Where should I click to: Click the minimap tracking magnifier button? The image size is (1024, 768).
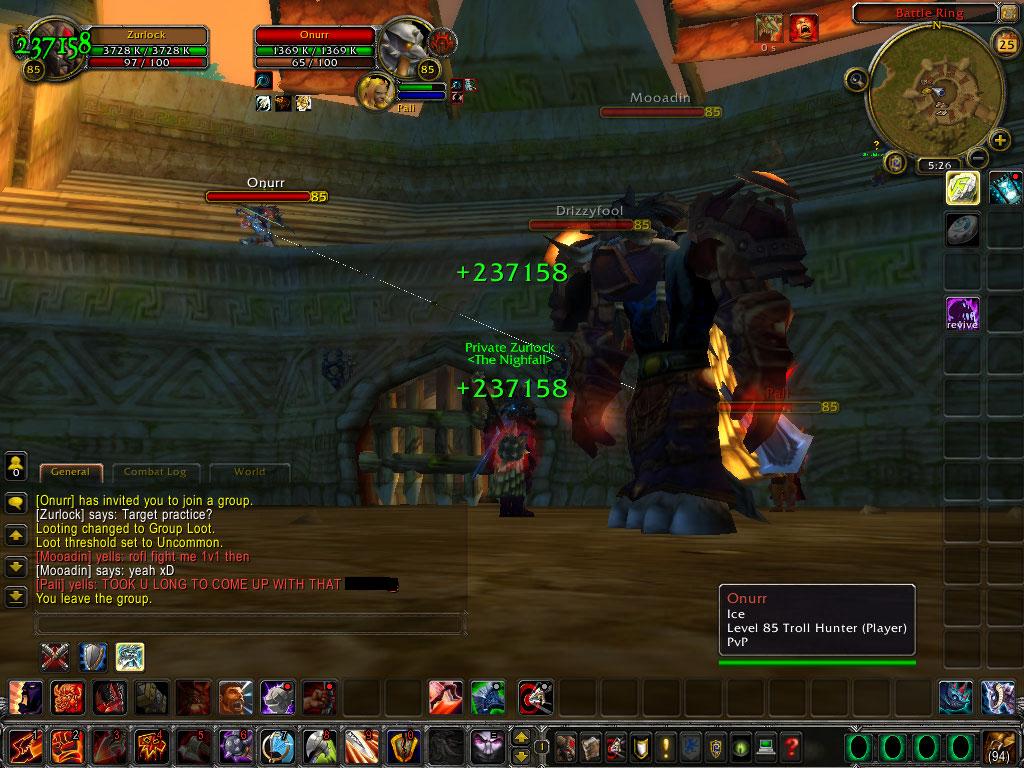856,78
